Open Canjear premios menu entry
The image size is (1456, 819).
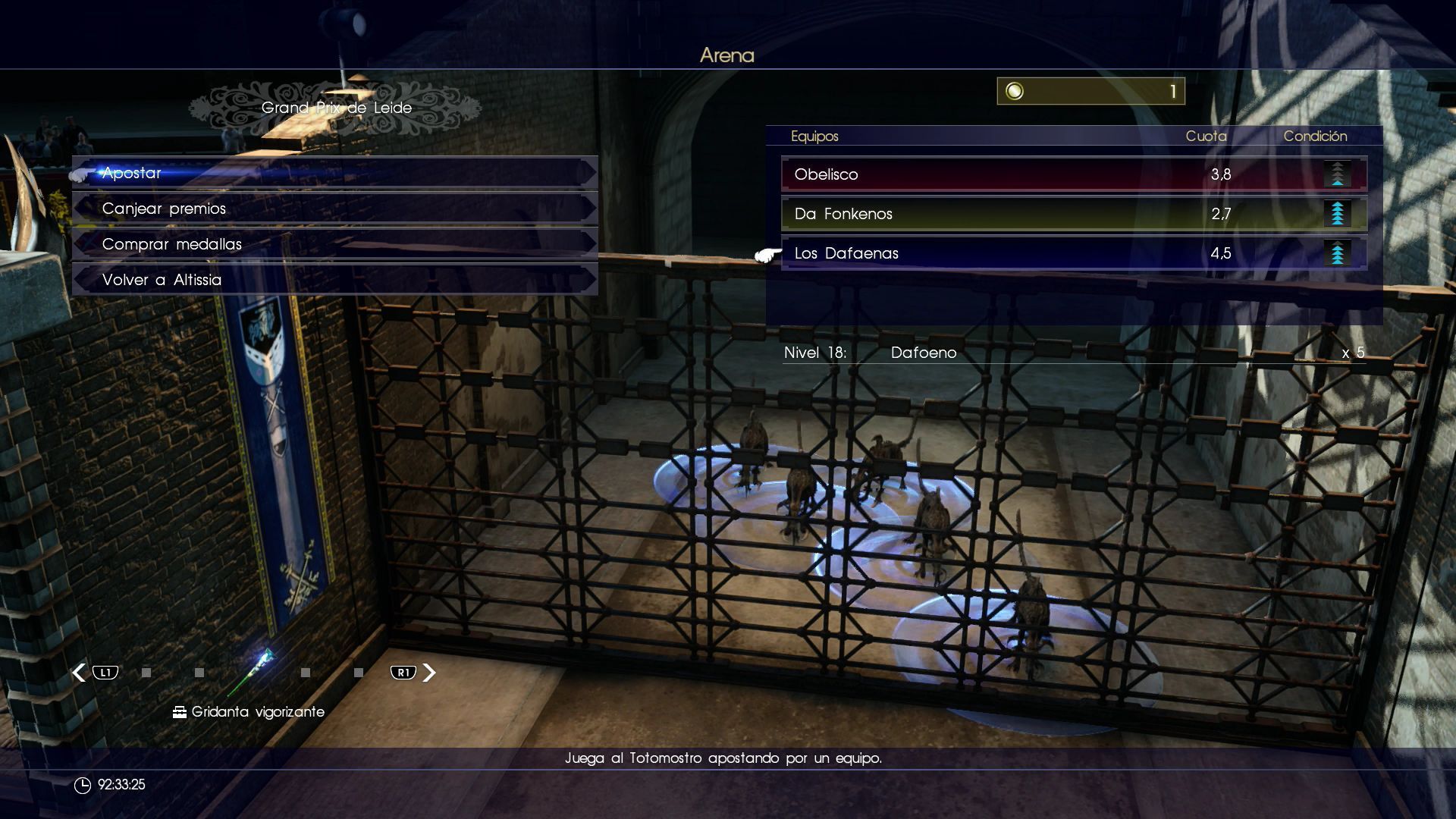(334, 209)
